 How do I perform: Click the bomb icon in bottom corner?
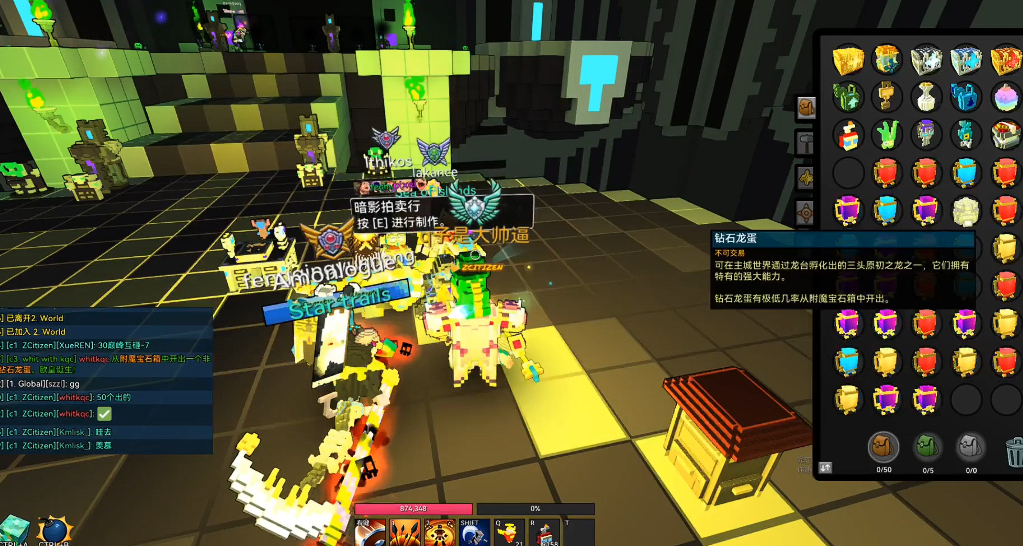(x=54, y=530)
